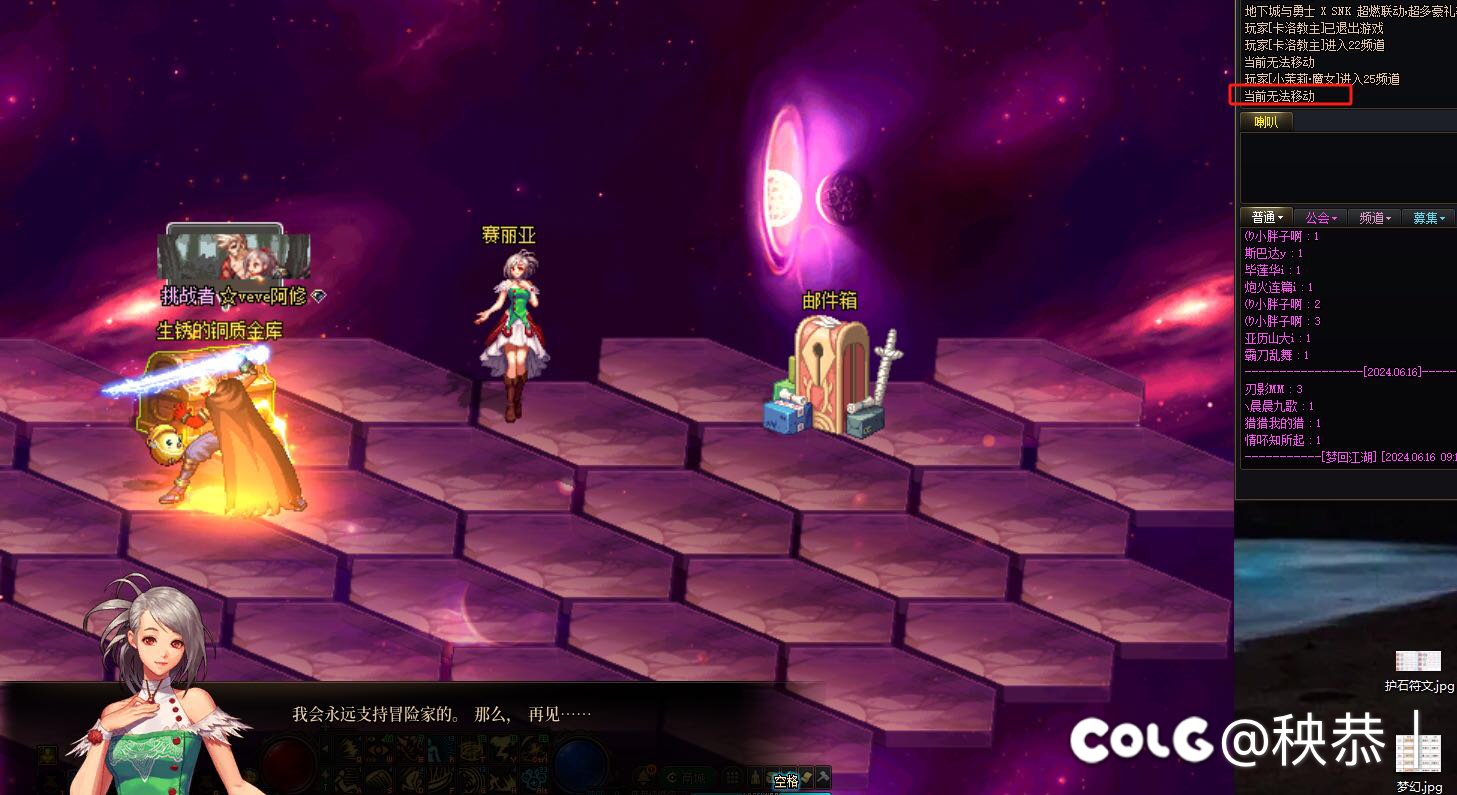Click 赛丽亚's dialogue line to continue
Screen dimensions: 1457x795
pos(441,715)
